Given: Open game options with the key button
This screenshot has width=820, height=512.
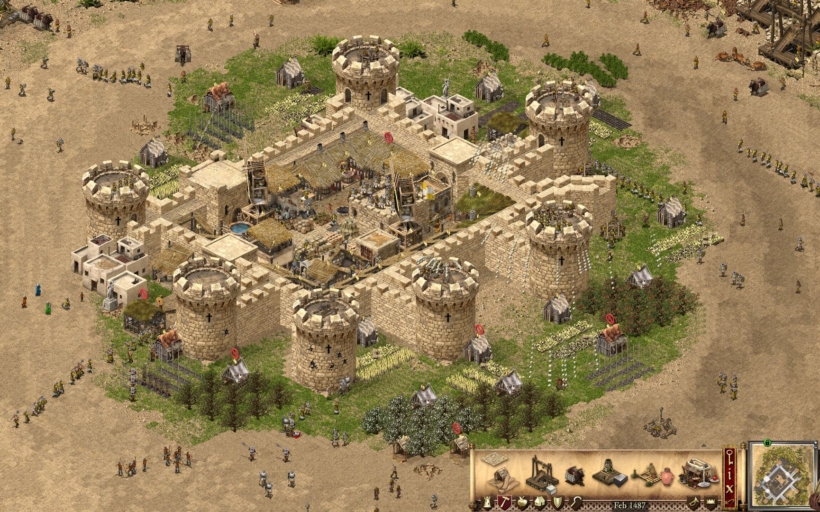Looking at the screenshot, I should 729,458.
